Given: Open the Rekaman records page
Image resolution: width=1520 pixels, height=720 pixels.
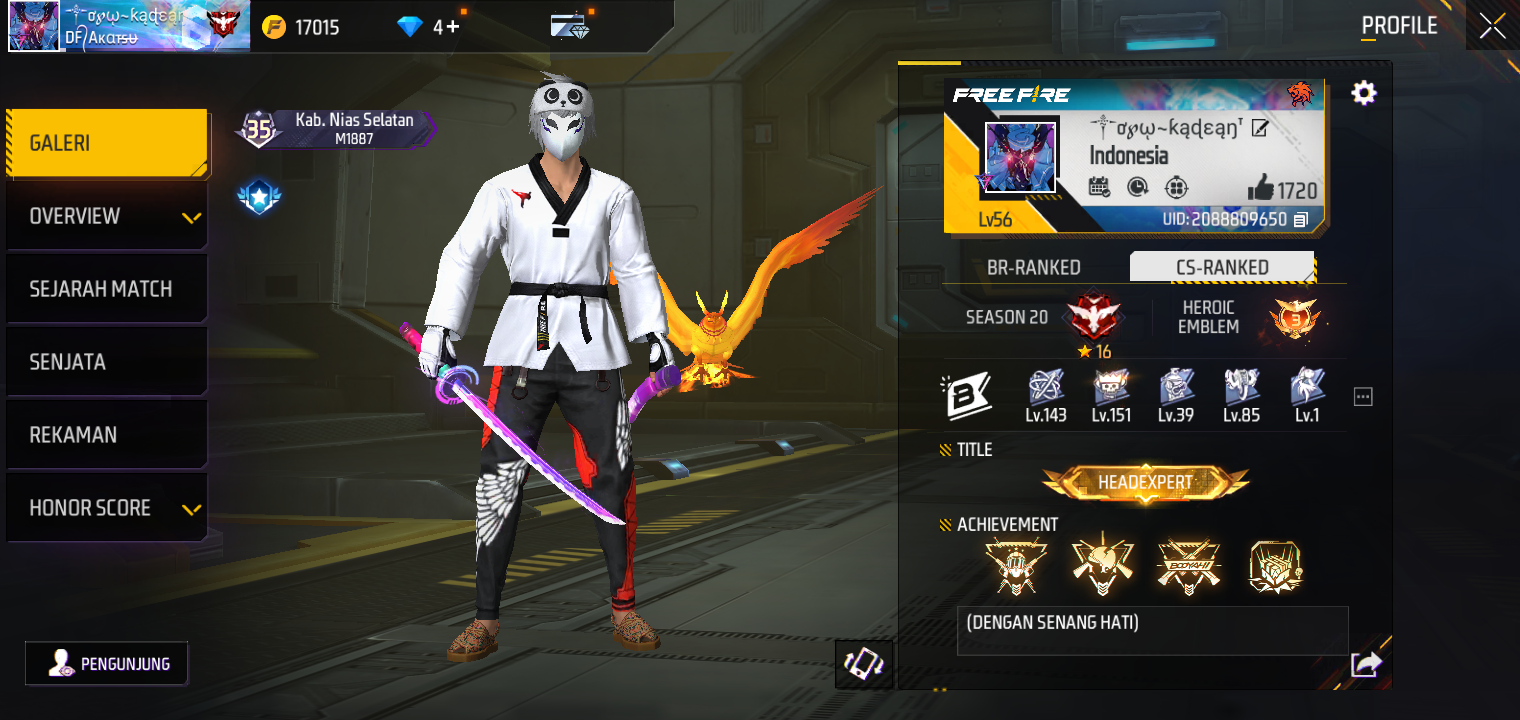Looking at the screenshot, I should tap(106, 435).
